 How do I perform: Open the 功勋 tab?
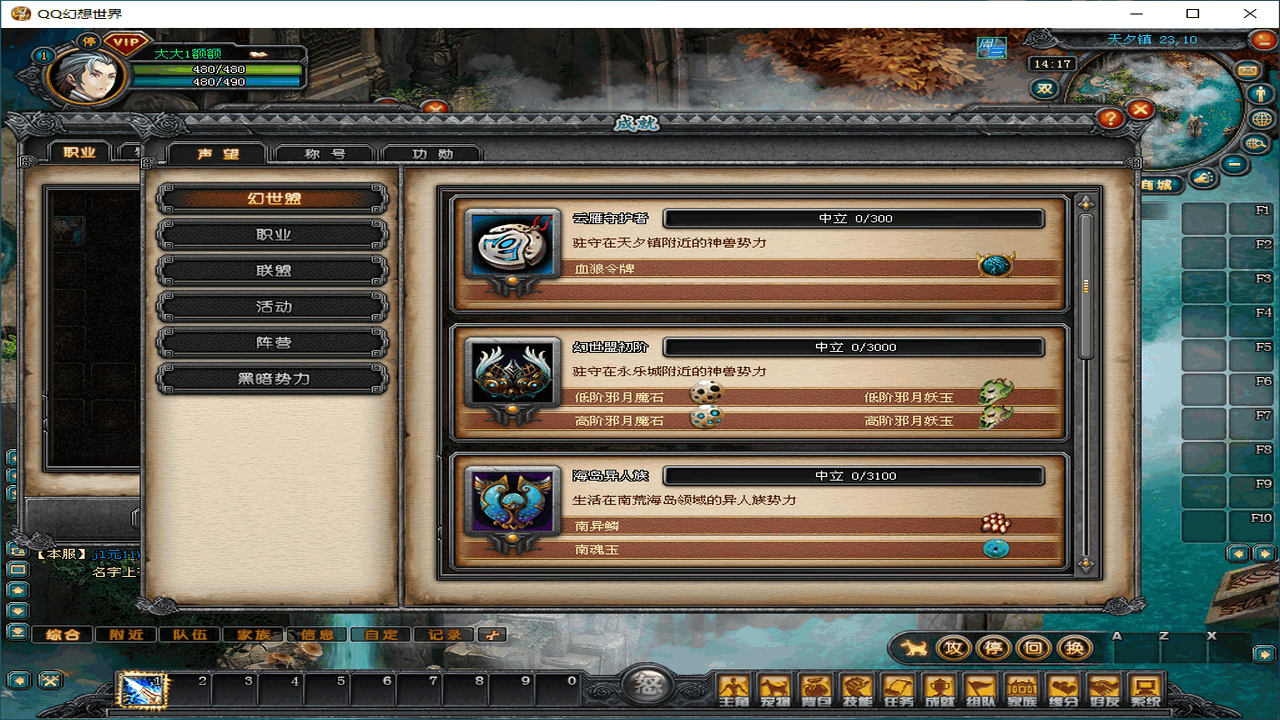(432, 154)
